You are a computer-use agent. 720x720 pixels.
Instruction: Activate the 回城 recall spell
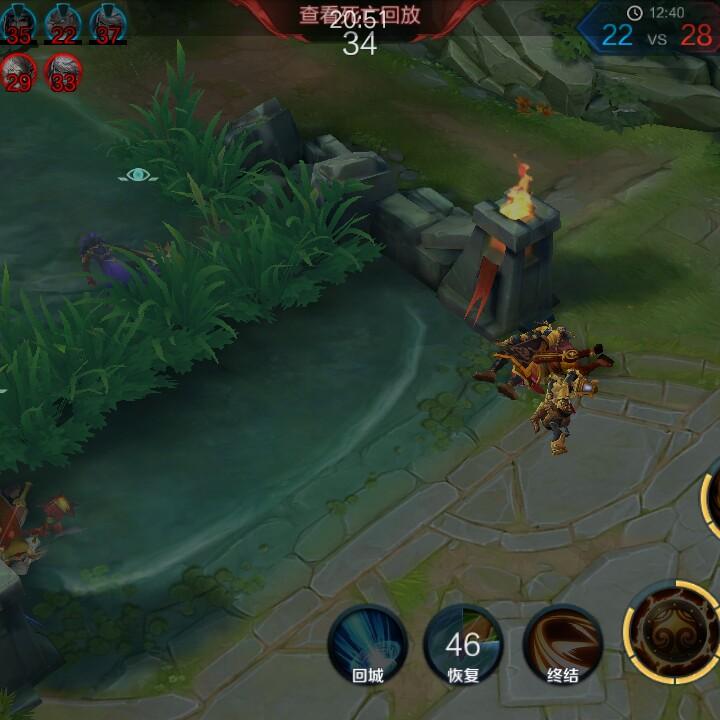[x=367, y=644]
